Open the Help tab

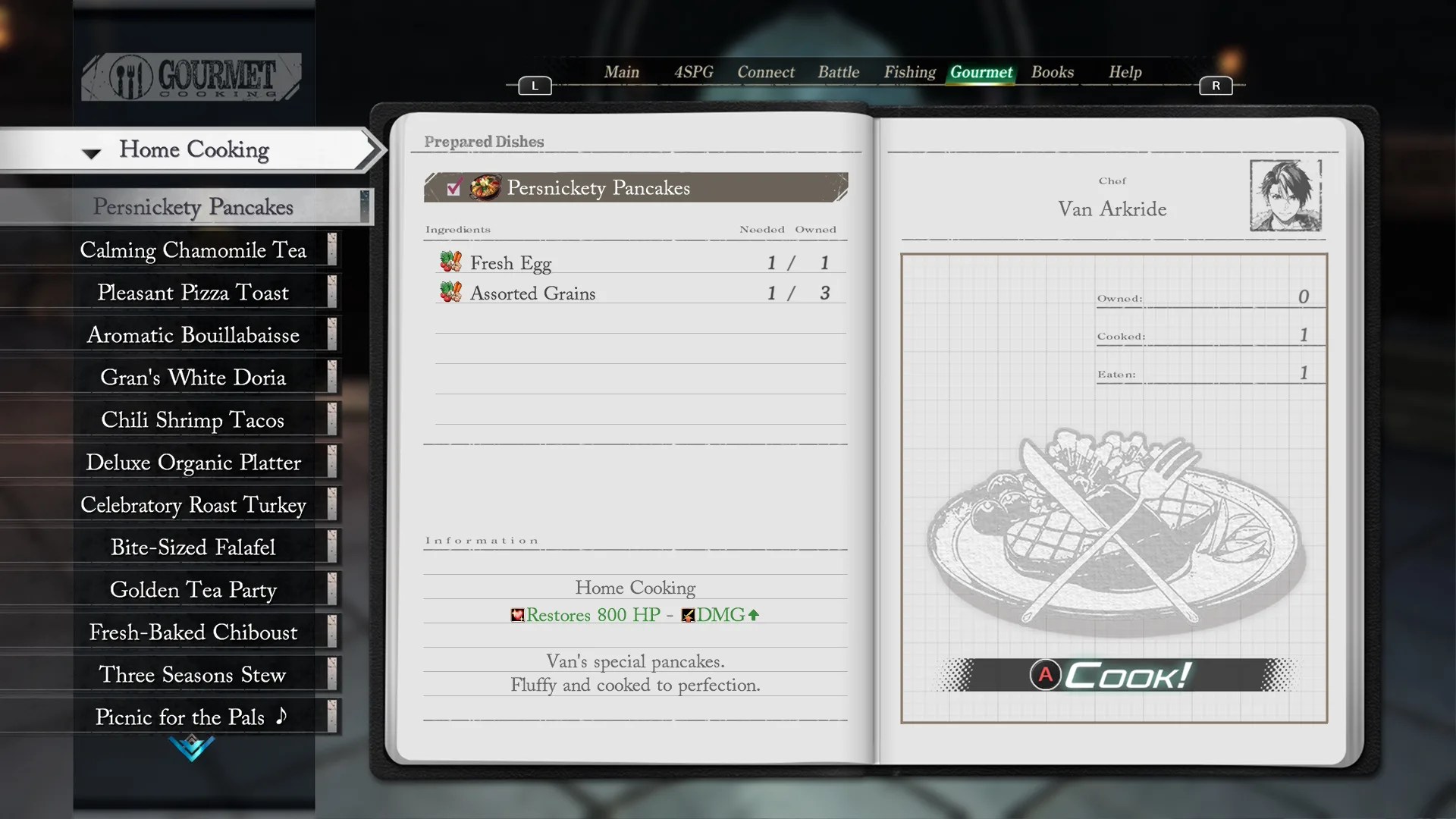pyautogui.click(x=1125, y=72)
